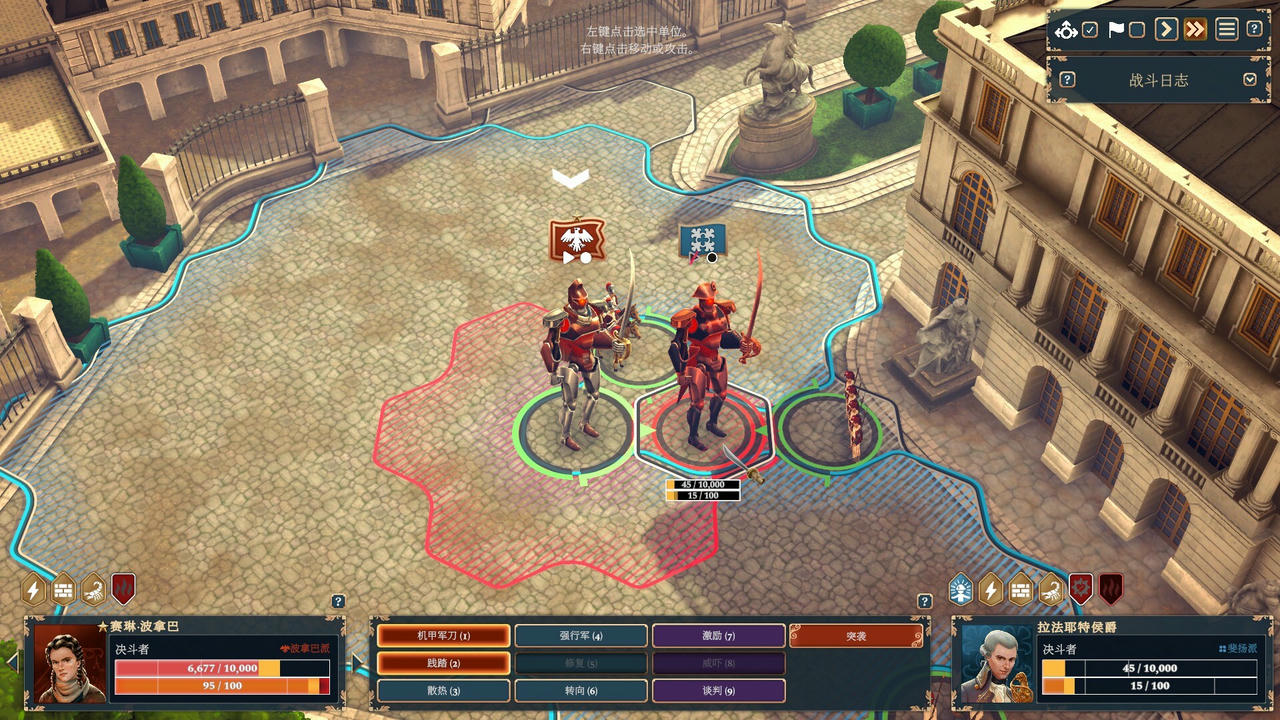Use the 转向 turn skill
The height and width of the screenshot is (720, 1280).
pos(583,690)
